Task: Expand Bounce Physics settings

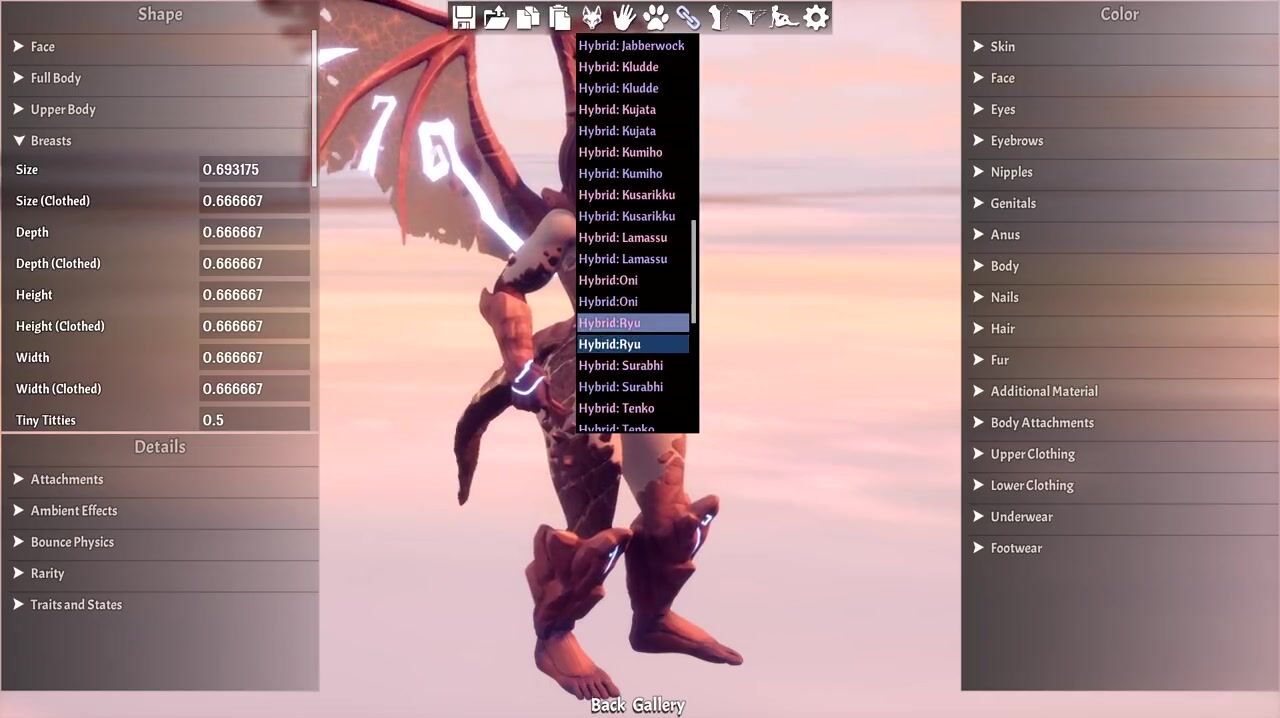Action: coord(71,542)
